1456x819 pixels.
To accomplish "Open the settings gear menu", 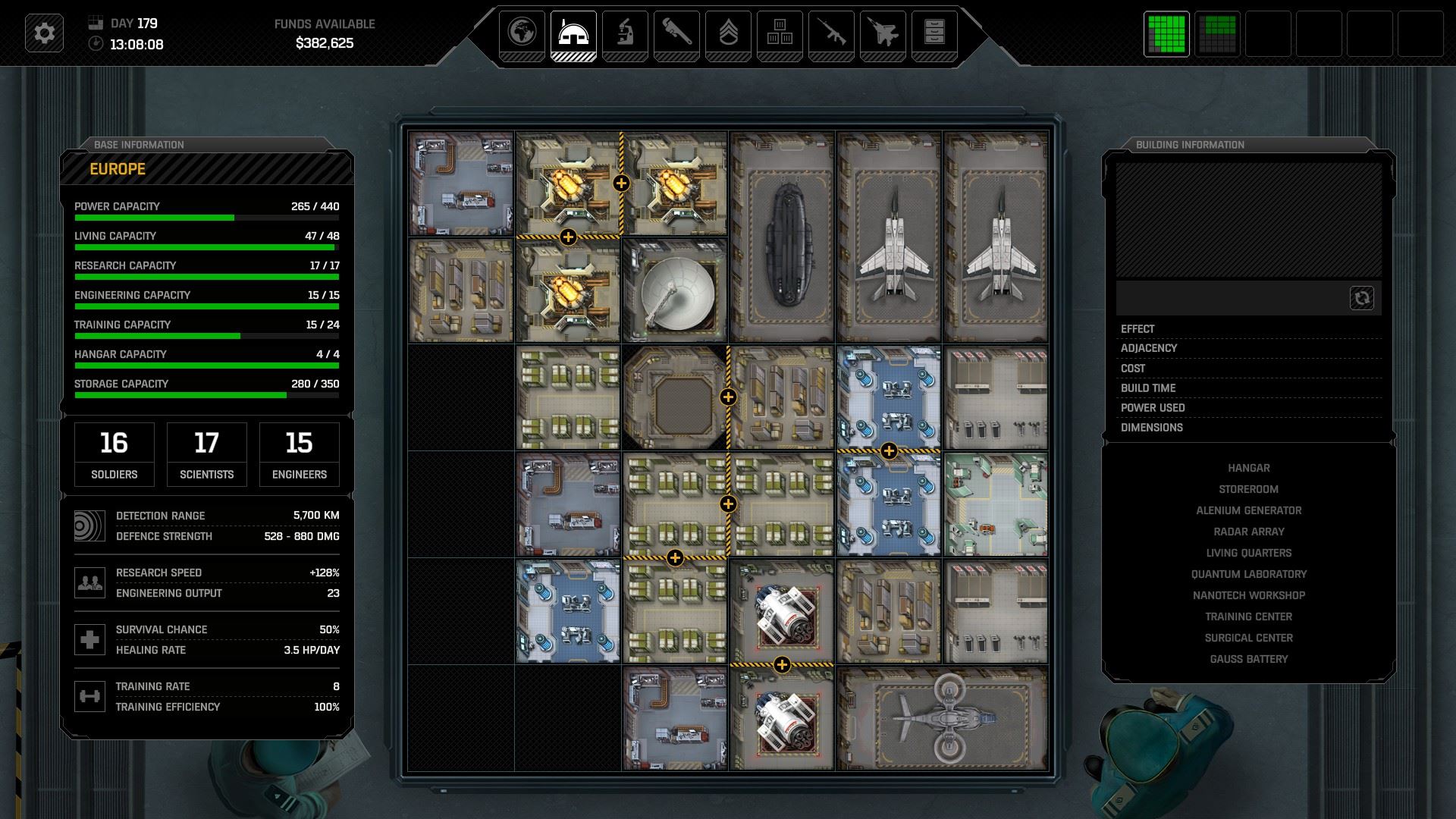I will tap(44, 33).
